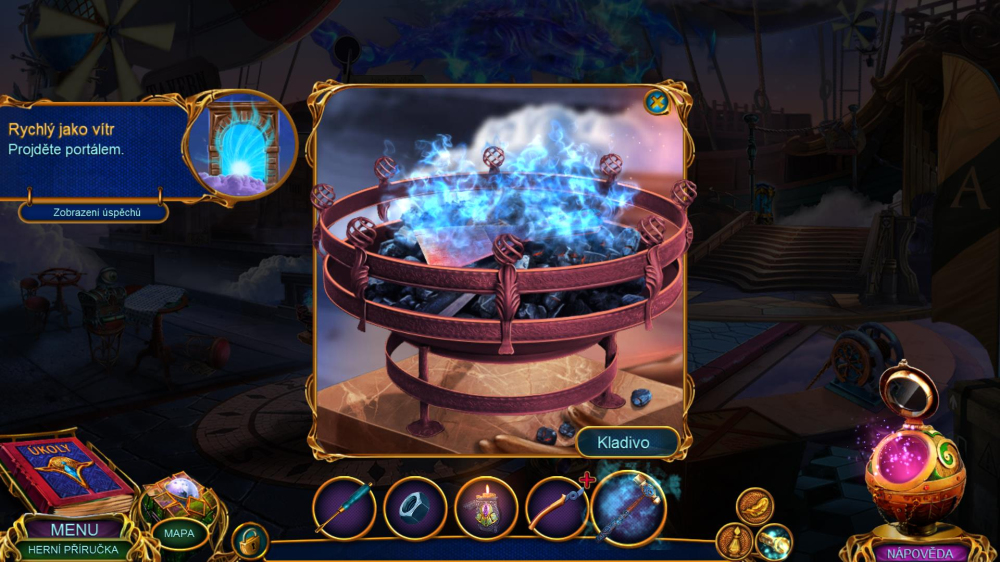The height and width of the screenshot is (562, 1000).
Task: Select the Kladivo hammer inventory item
Action: coord(629,508)
